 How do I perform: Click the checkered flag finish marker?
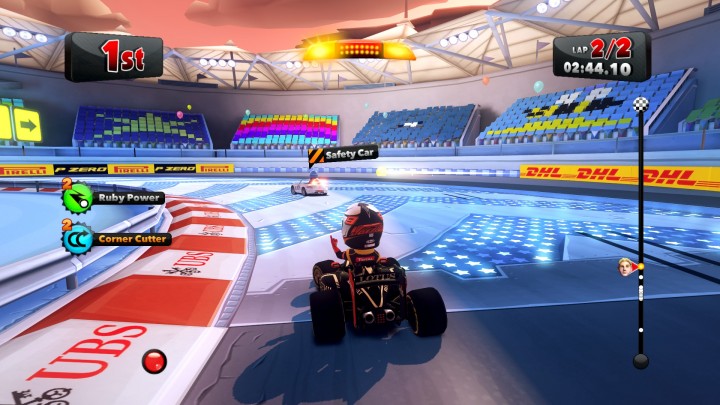coord(641,105)
